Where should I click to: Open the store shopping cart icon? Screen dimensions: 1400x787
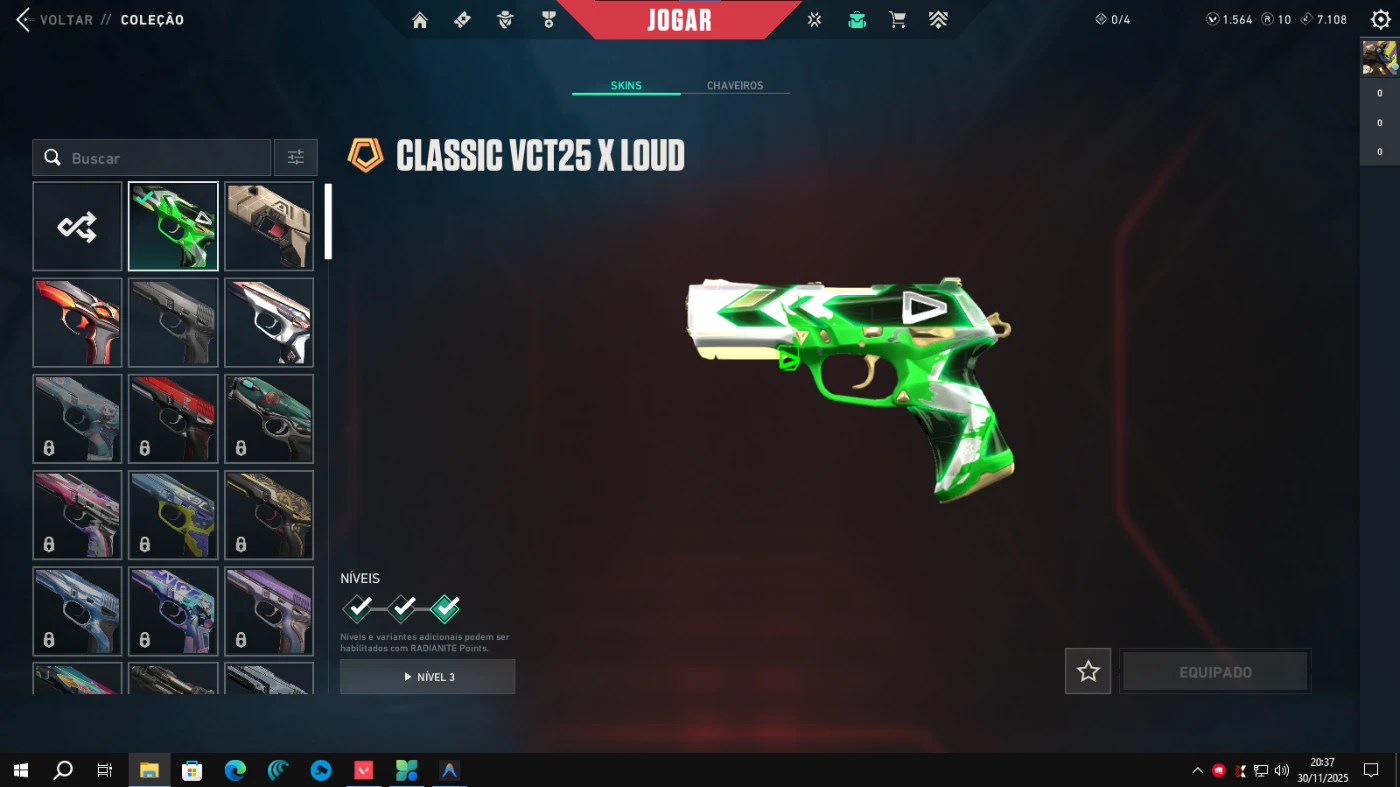[897, 20]
